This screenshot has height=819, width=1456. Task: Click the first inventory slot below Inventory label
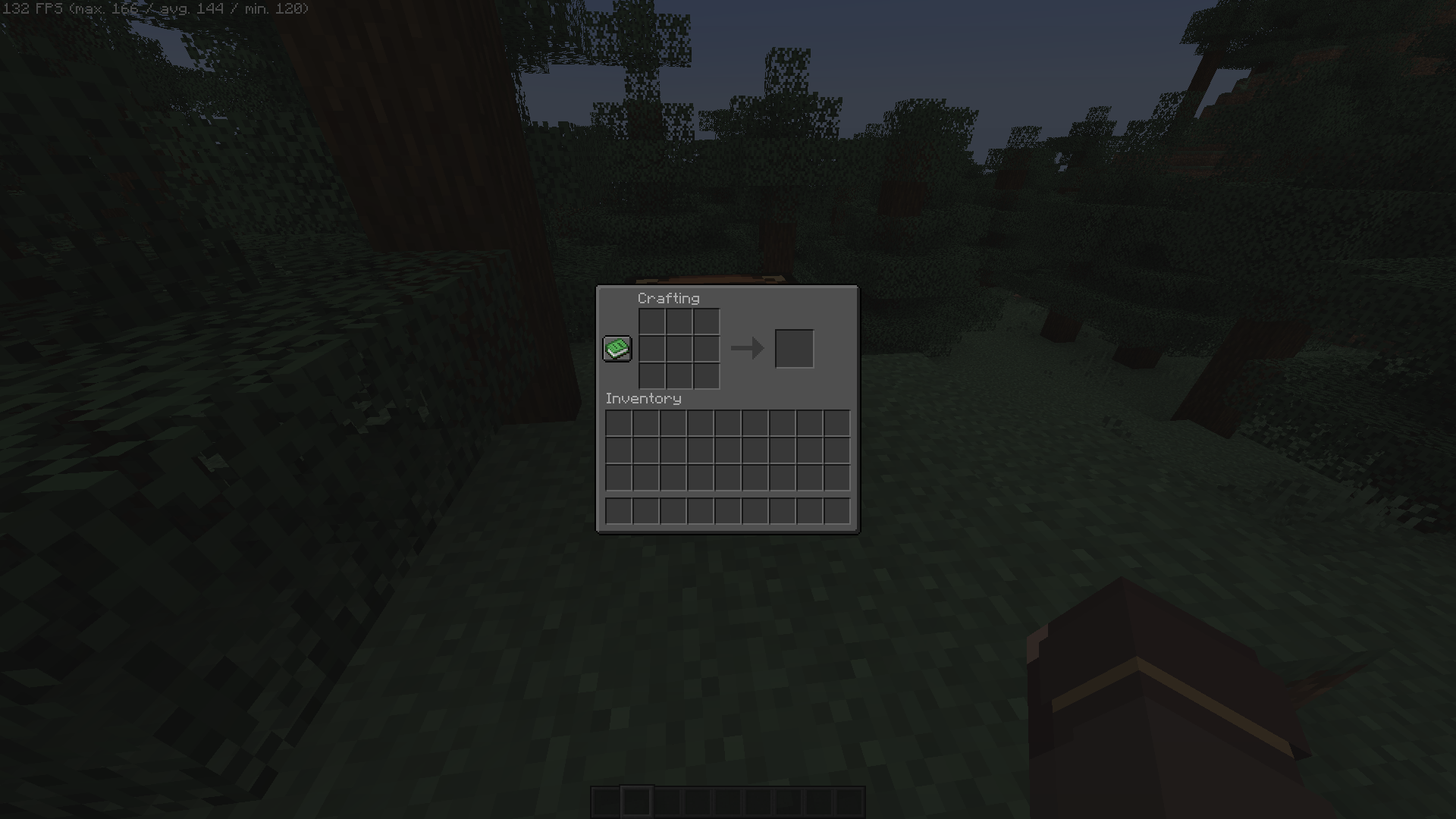click(618, 422)
